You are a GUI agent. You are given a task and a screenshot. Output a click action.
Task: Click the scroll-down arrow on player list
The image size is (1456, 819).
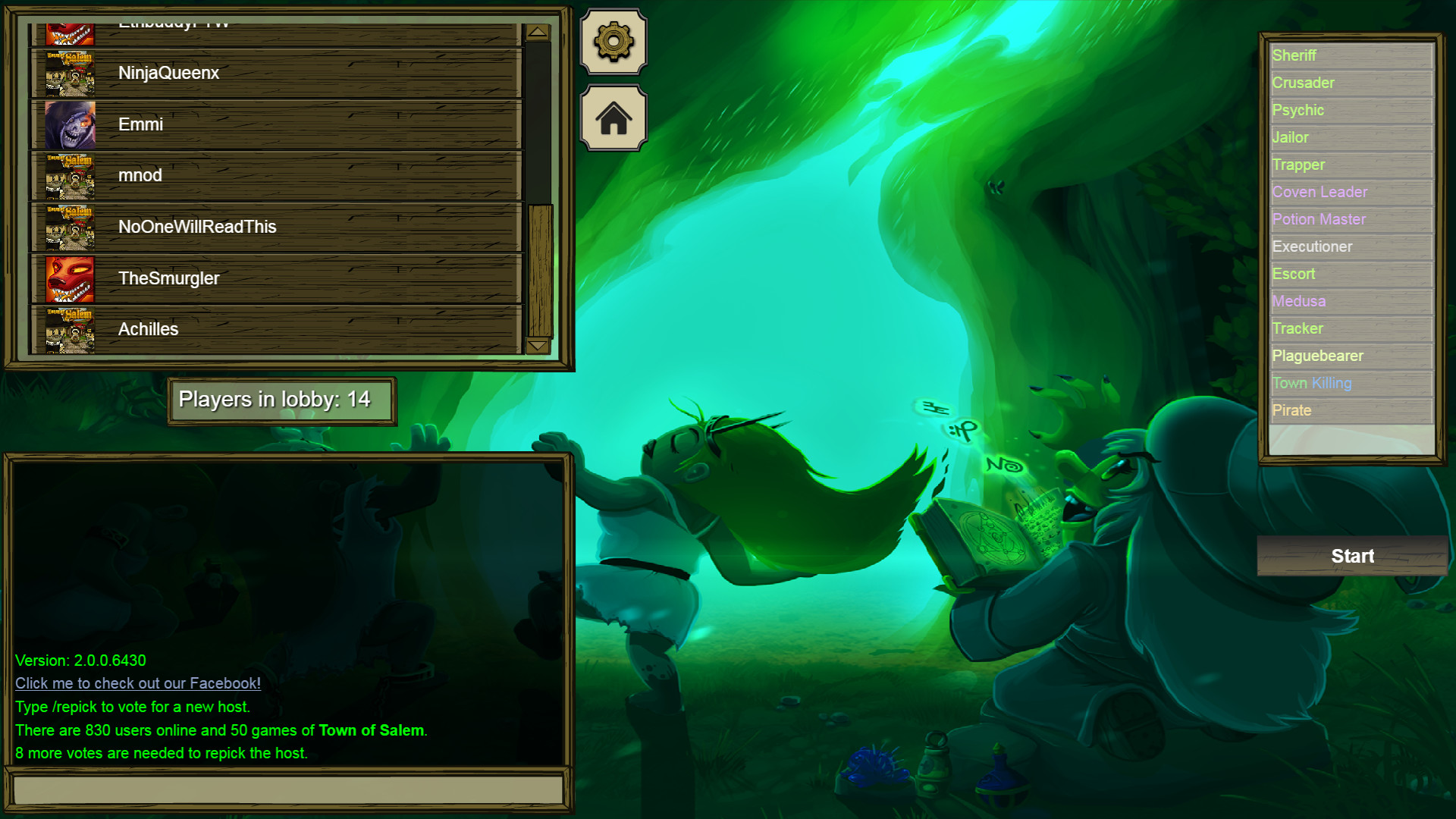[538, 345]
